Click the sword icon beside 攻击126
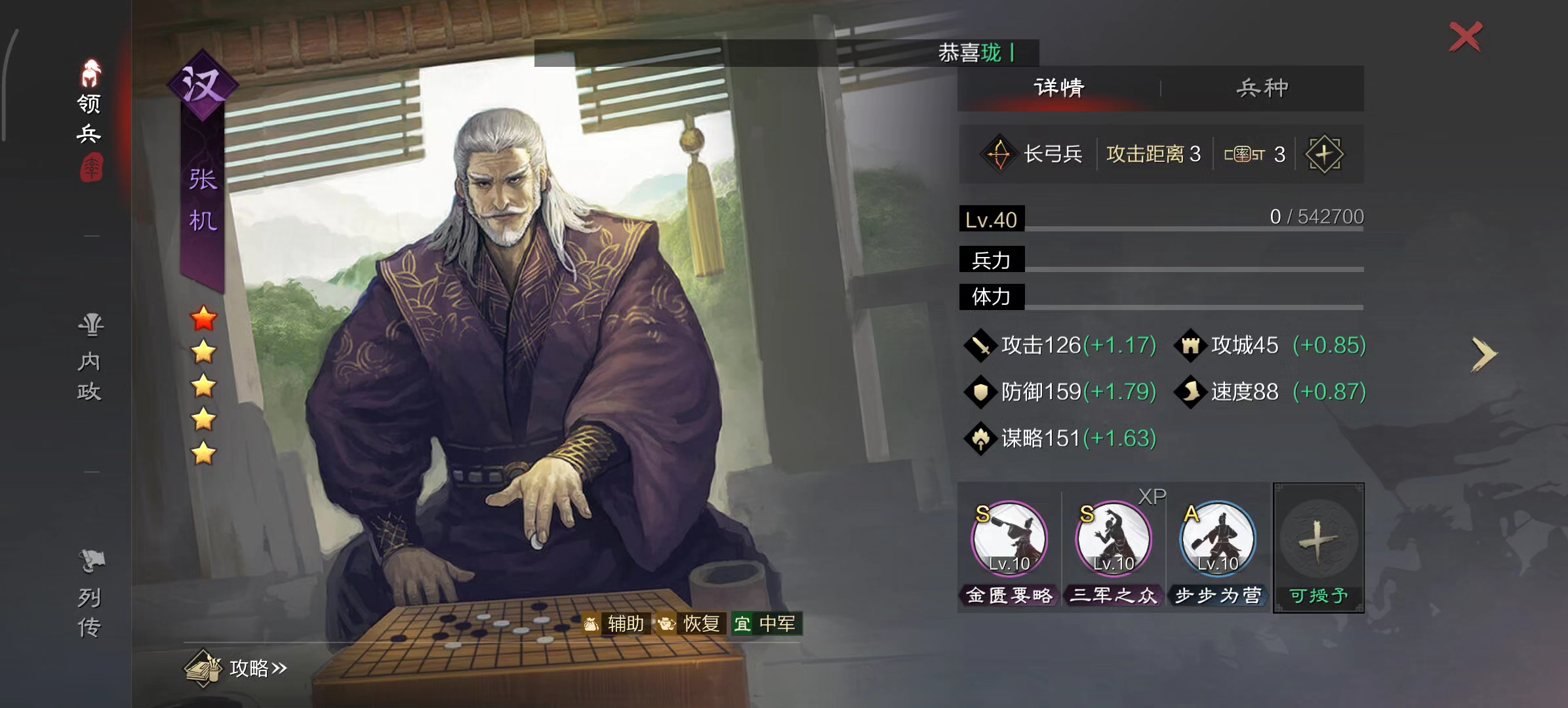1568x708 pixels. (x=980, y=345)
